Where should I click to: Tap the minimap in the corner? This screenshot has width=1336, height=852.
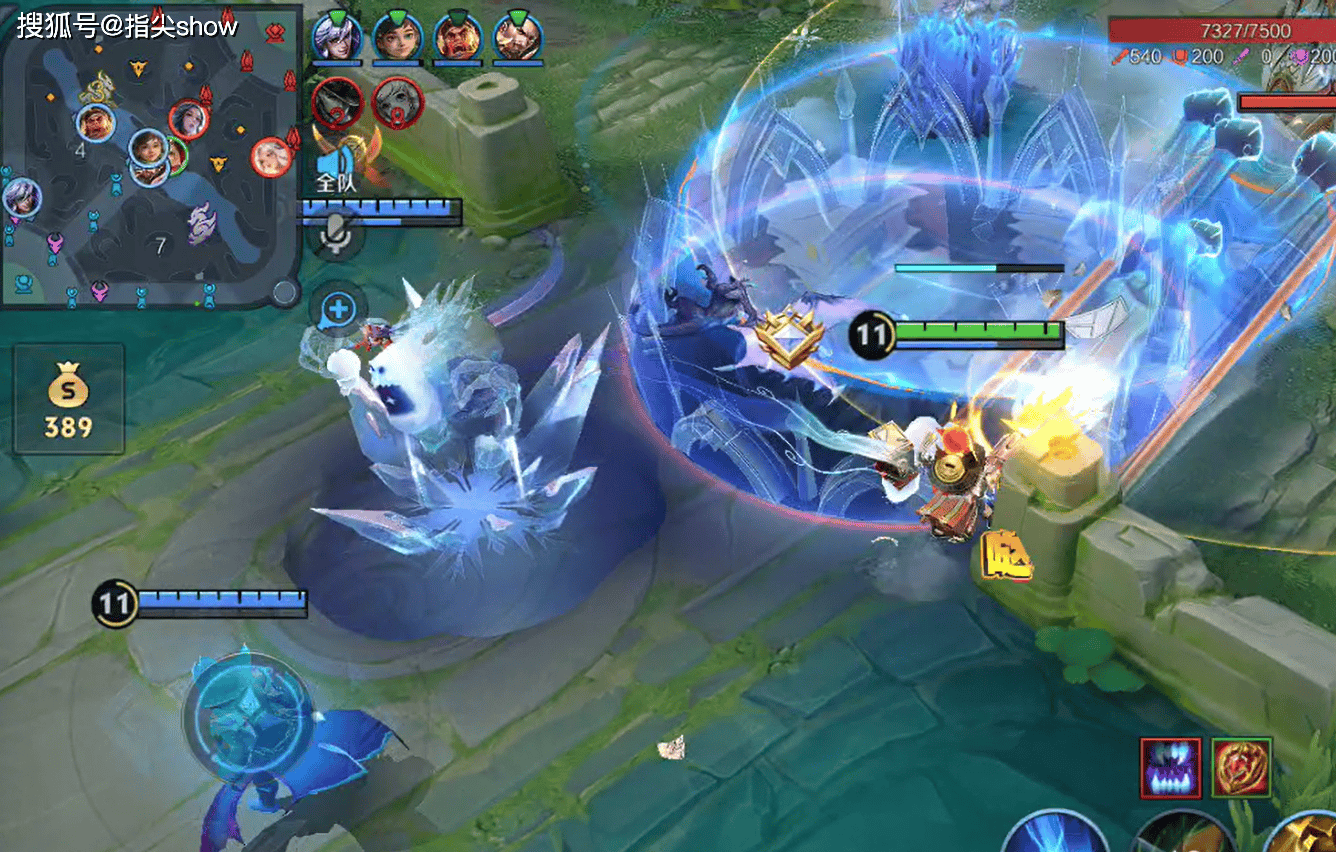pos(150,155)
